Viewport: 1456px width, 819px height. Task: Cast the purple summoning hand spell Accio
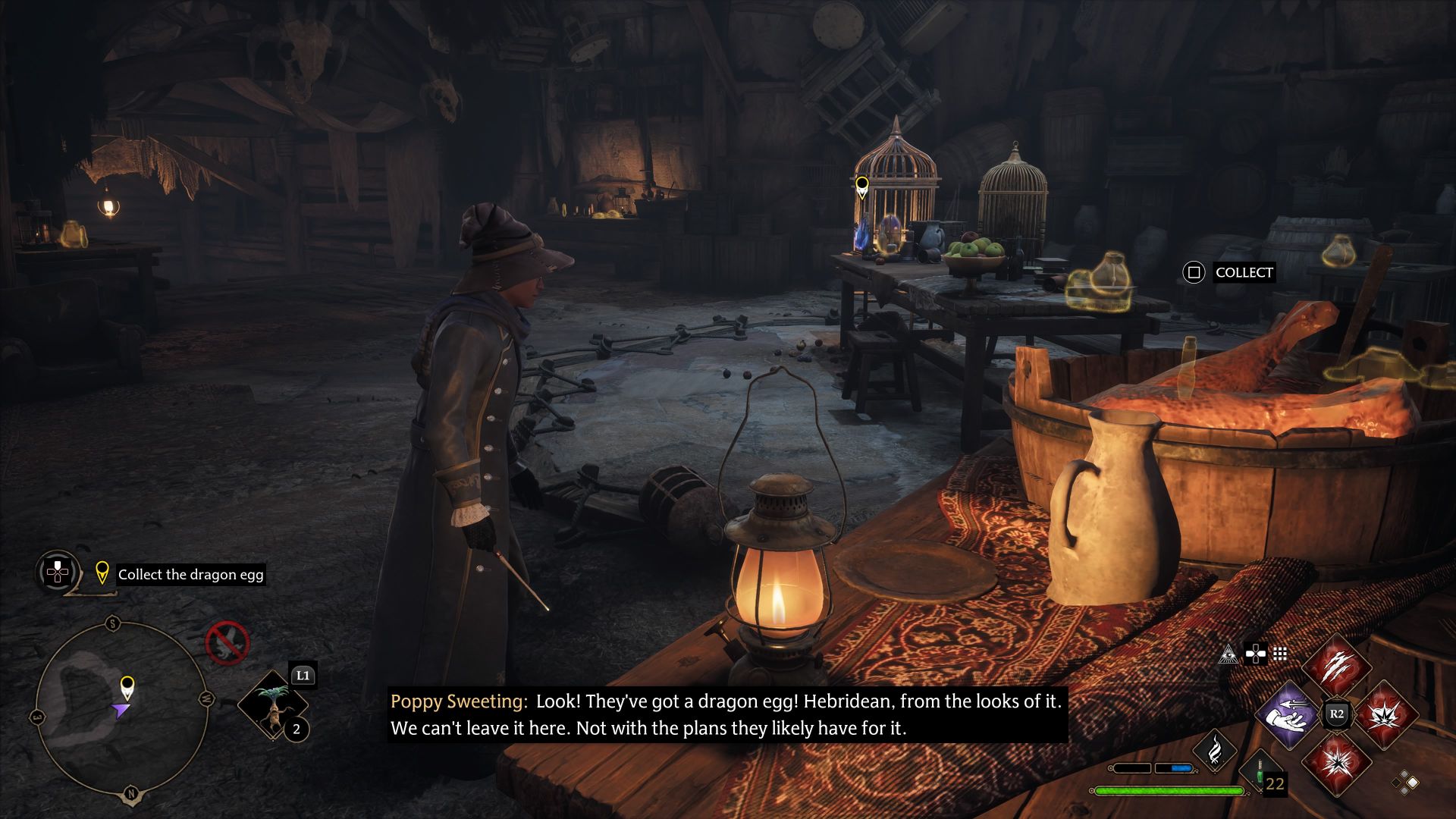[1289, 714]
